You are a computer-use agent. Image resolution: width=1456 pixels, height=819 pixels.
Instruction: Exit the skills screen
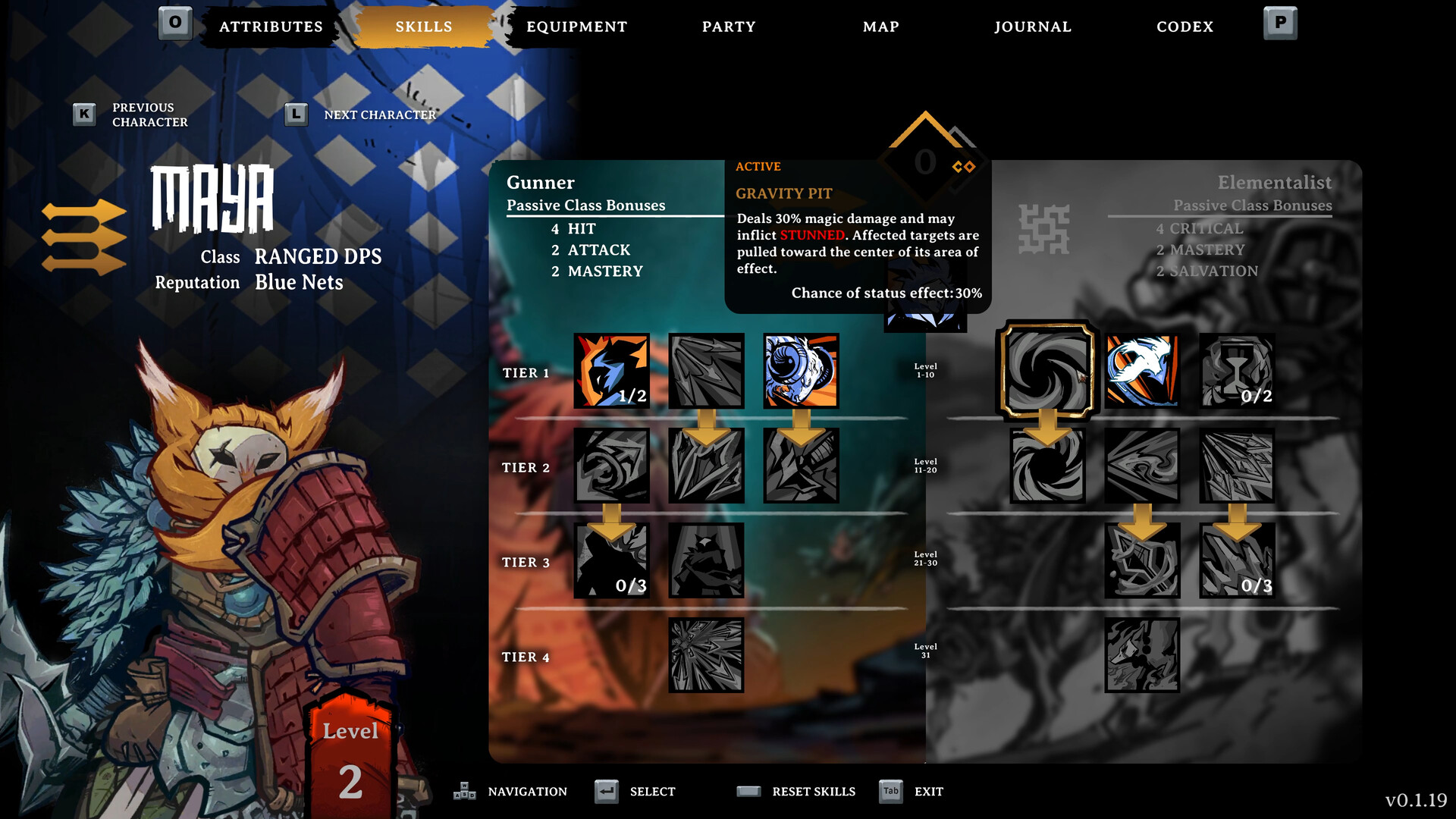tap(928, 792)
